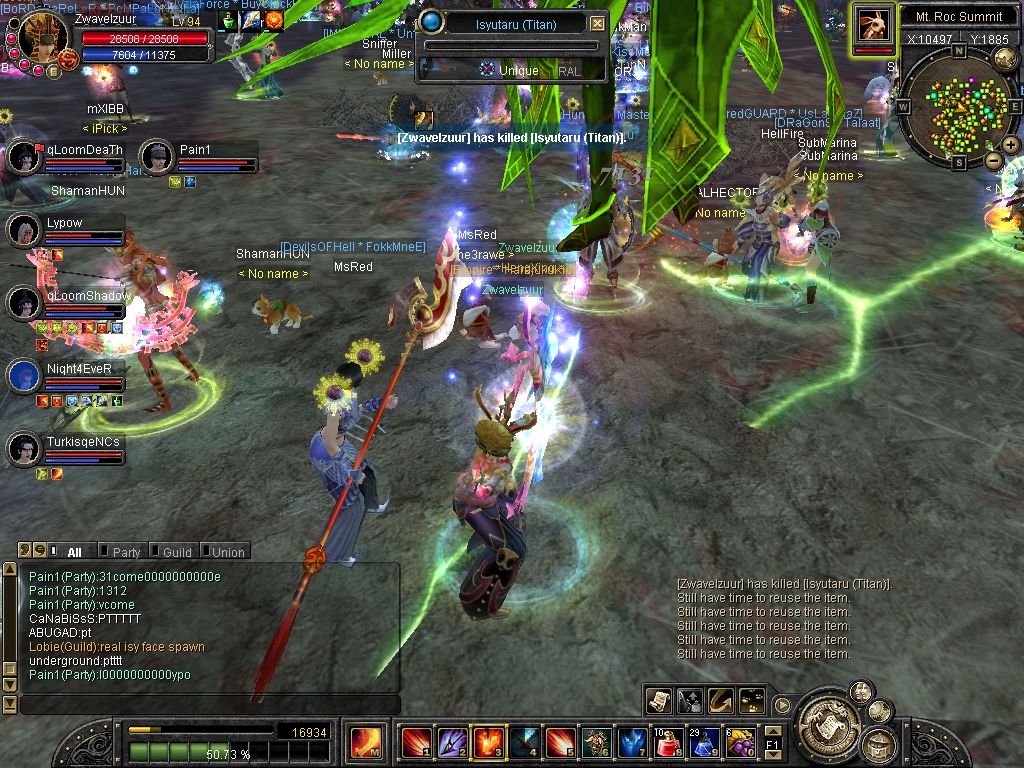Screen dimensions: 1024x768
Task: Select the rabbit pet portrait
Action: pos(874,24)
